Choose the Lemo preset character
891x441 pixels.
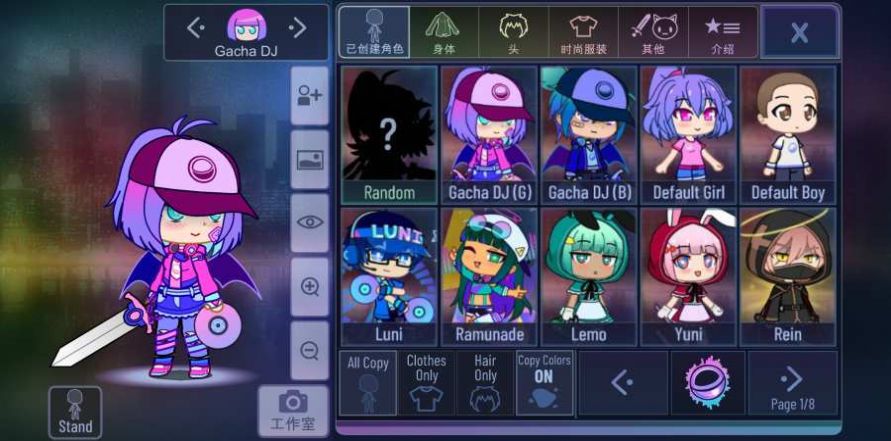point(588,277)
